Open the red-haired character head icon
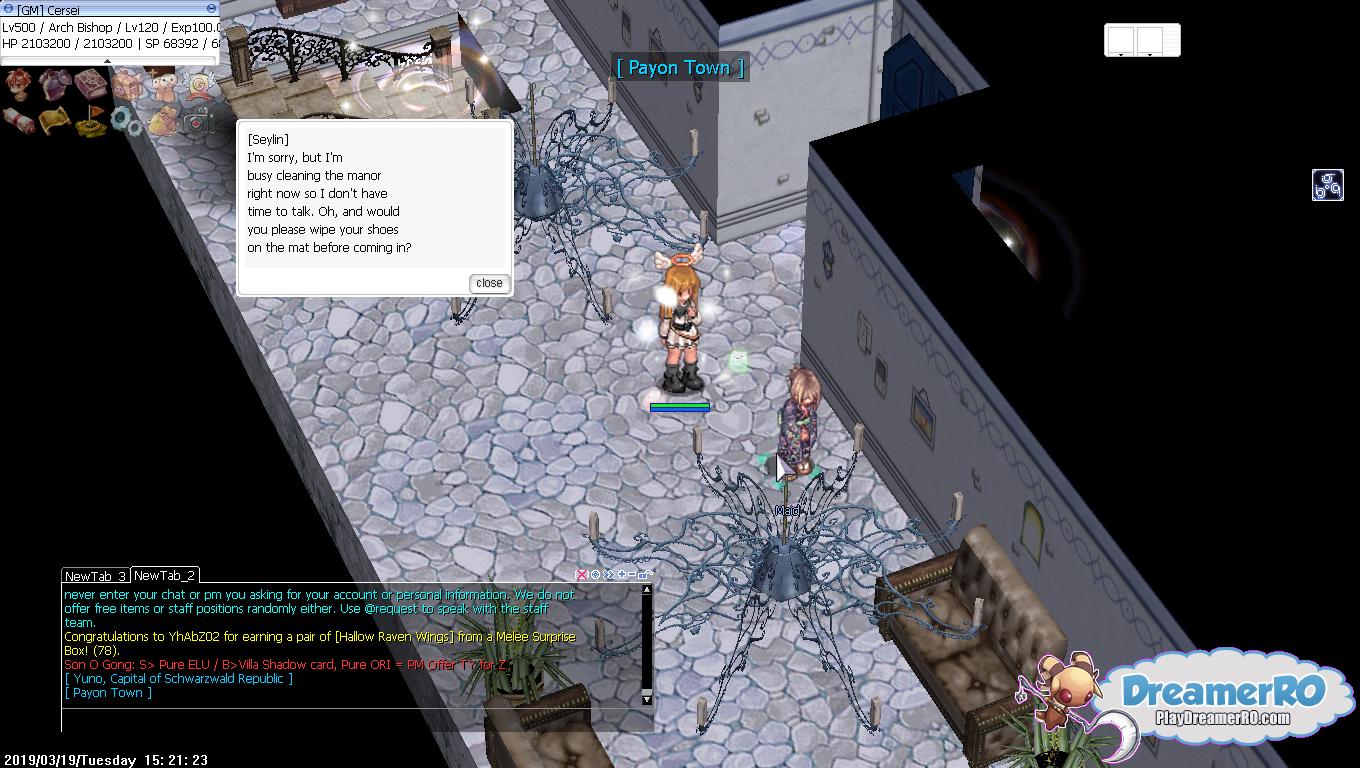 point(19,86)
